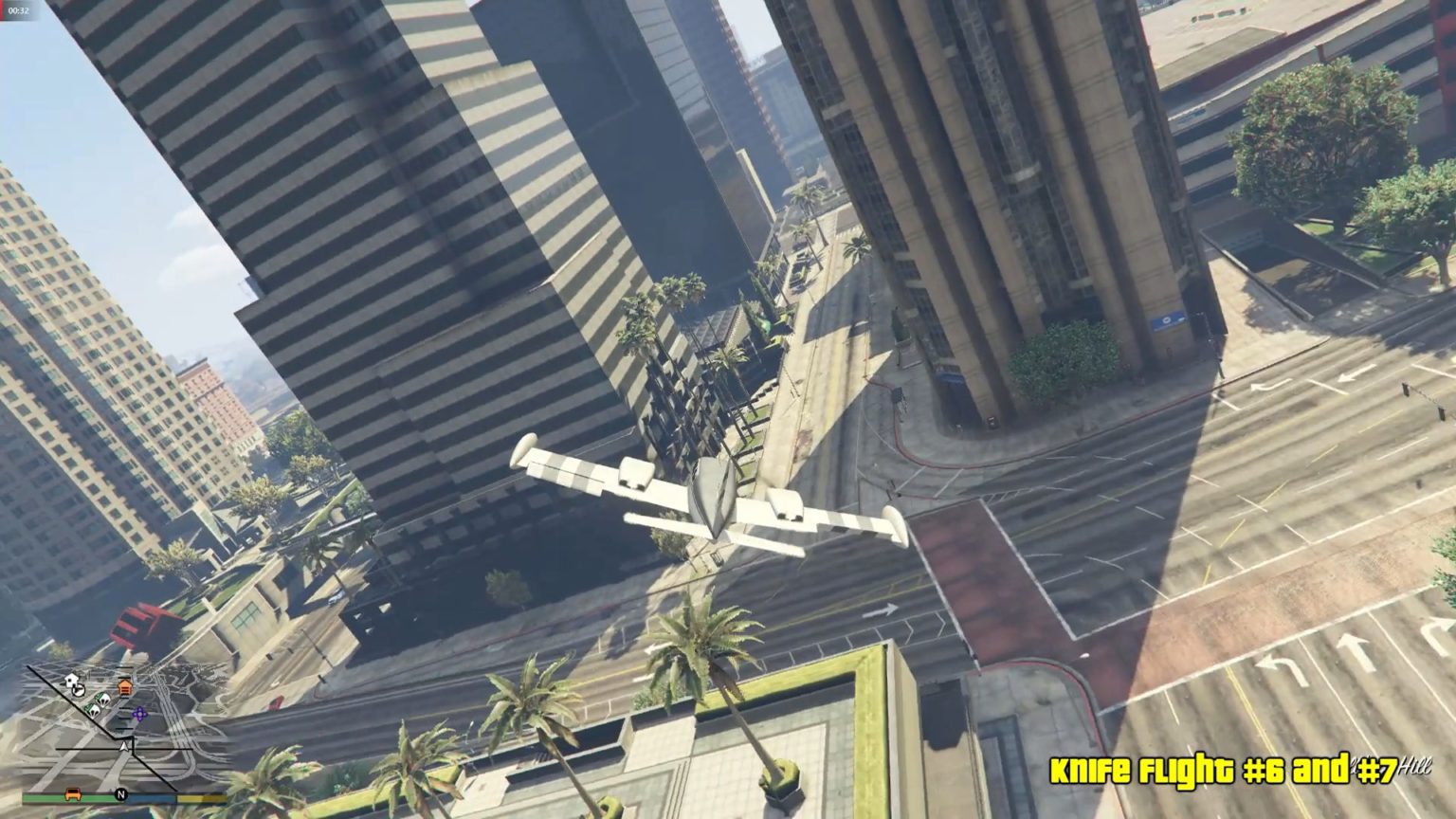This screenshot has width=1456, height=819.
Task: Select the orange garage blip on the minimap
Action: click(x=124, y=687)
